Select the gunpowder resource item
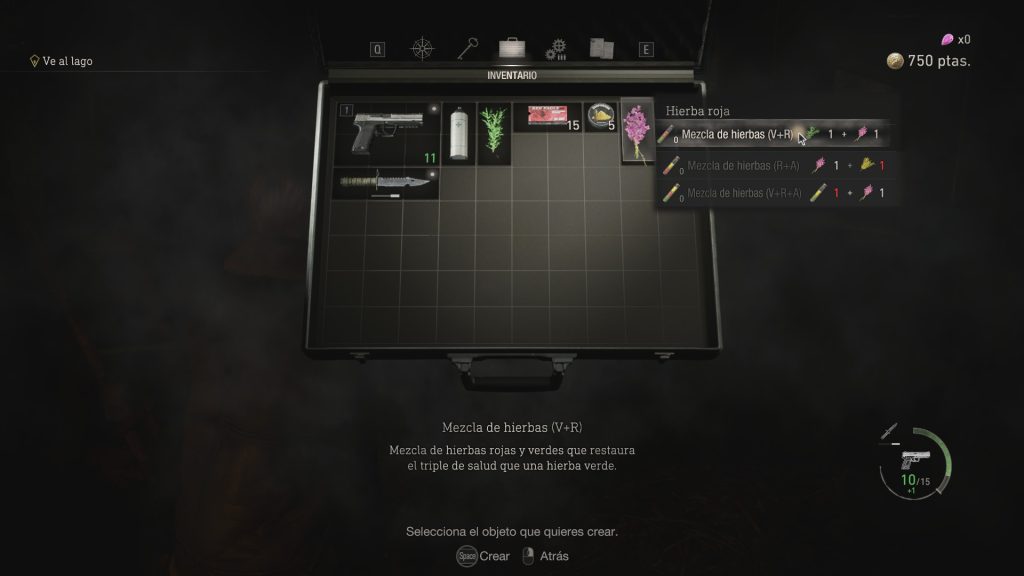1024x576 pixels. (x=601, y=117)
